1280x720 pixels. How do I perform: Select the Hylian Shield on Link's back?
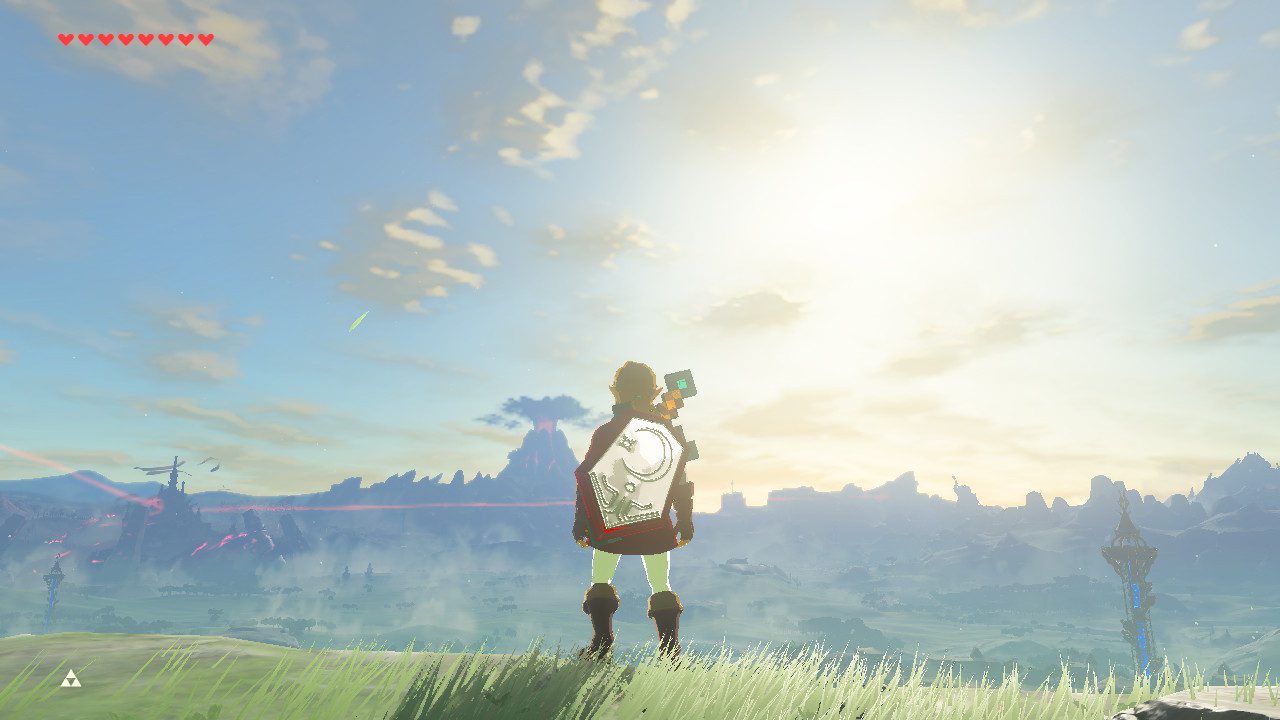click(x=636, y=478)
